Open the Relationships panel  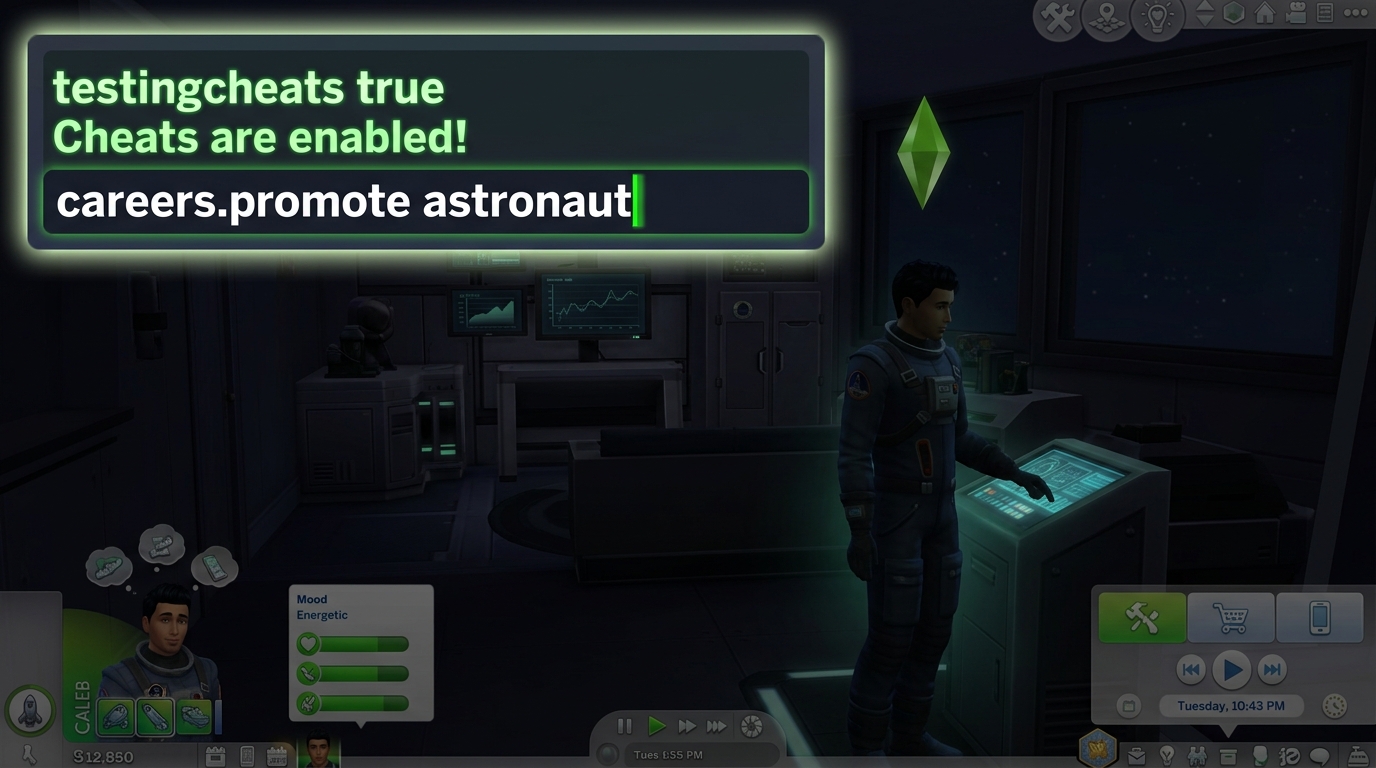[x=1198, y=756]
